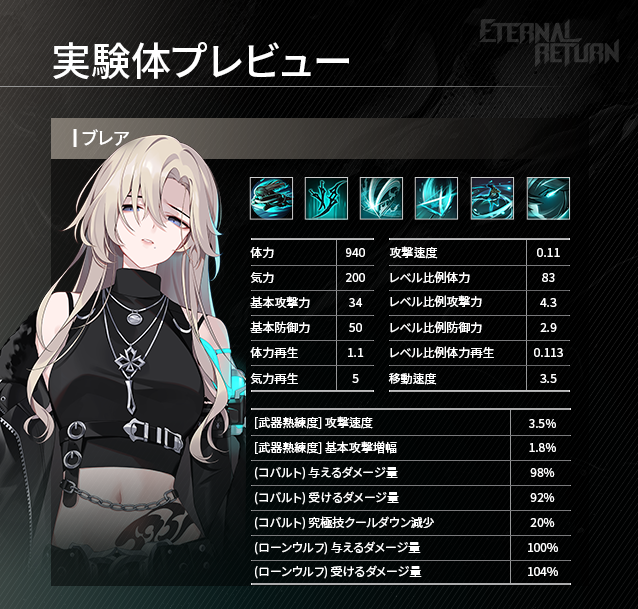Choose the curved upward slash skill icon
Viewport: 638px width, 609px height.
[381, 199]
